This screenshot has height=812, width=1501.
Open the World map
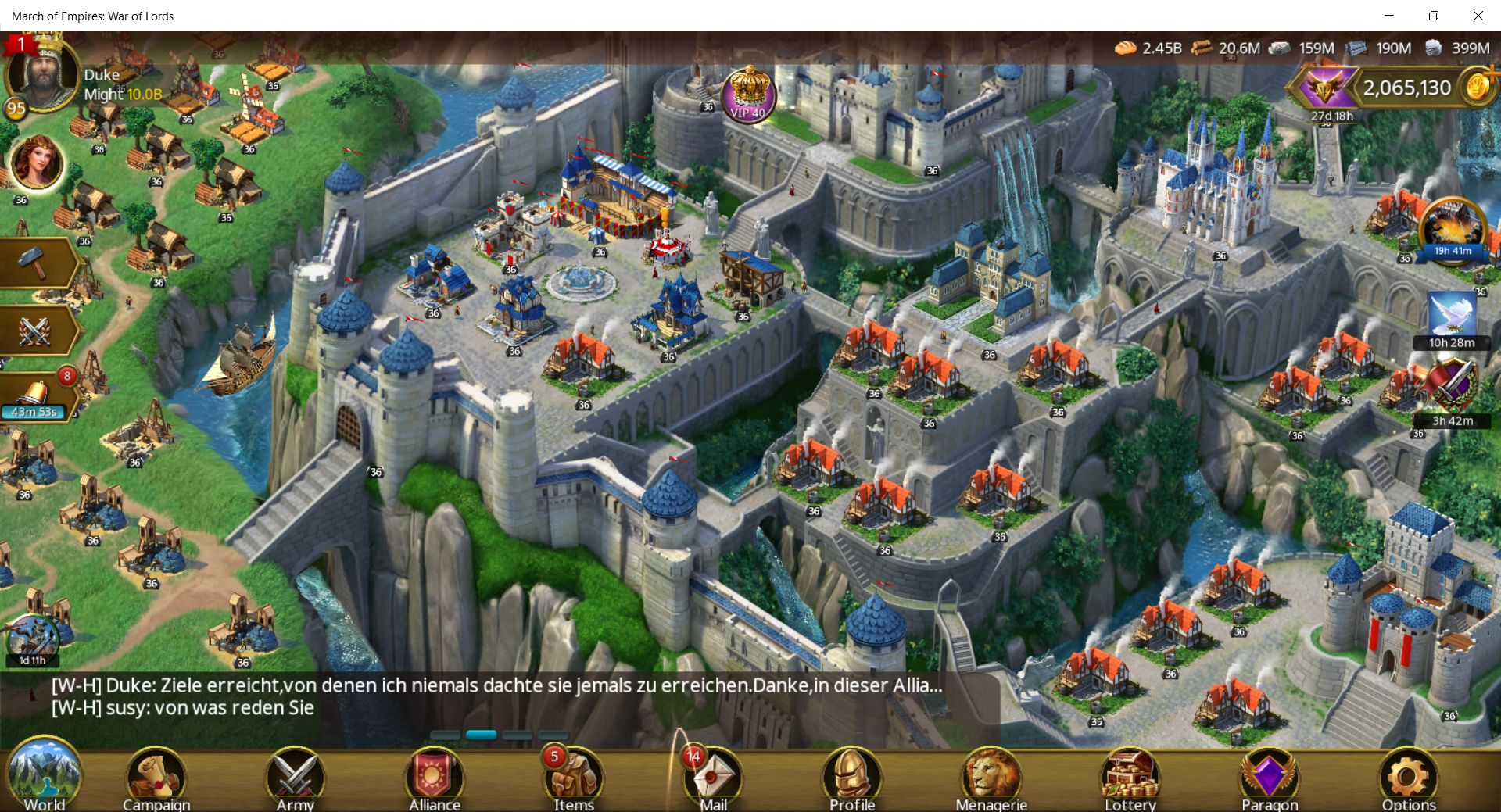point(44,776)
